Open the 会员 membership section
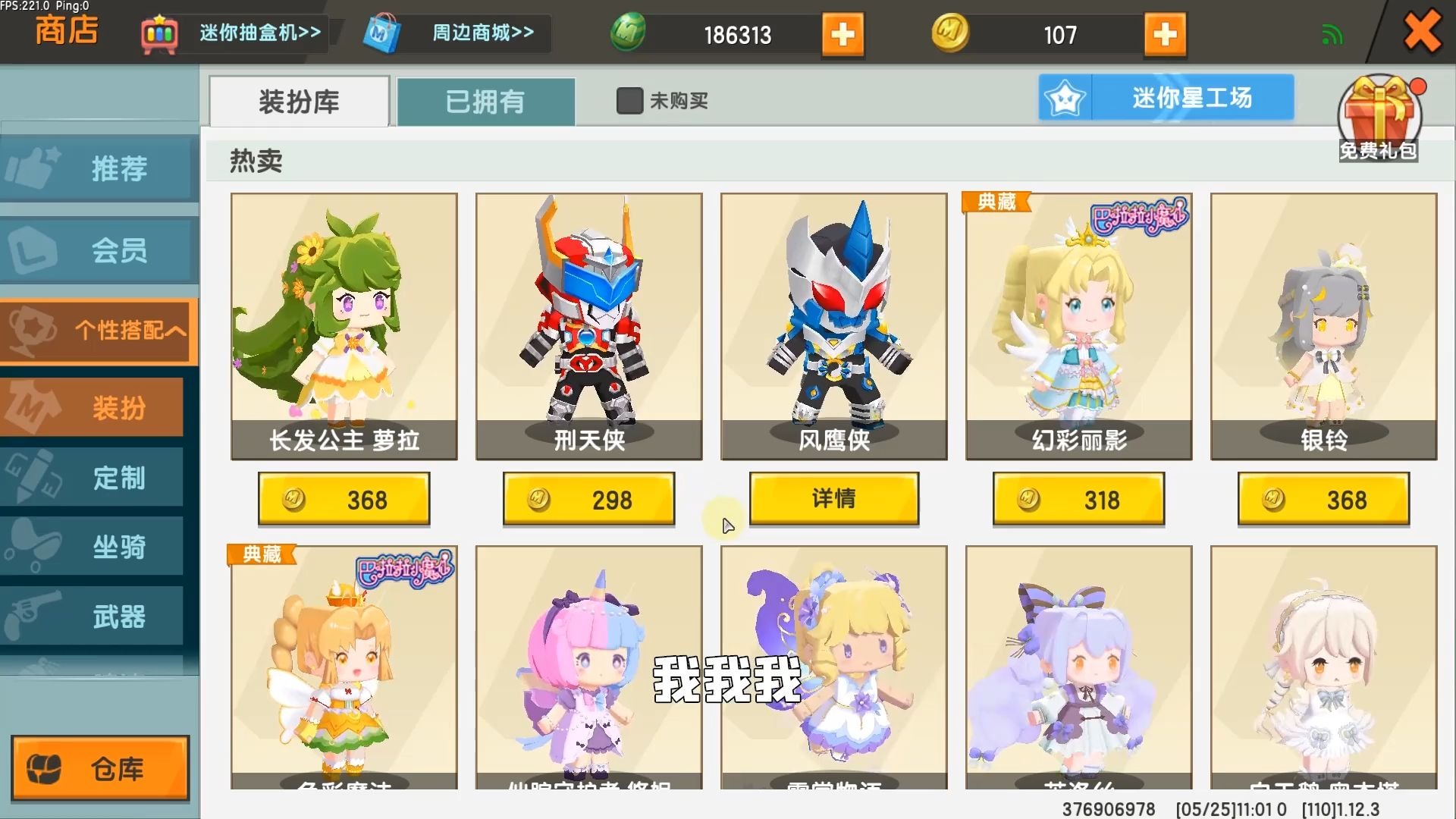 [99, 250]
